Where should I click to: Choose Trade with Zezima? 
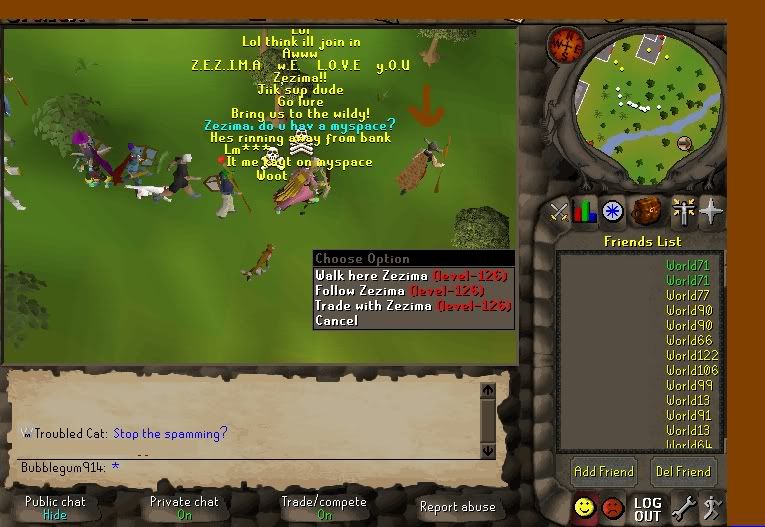(411, 305)
